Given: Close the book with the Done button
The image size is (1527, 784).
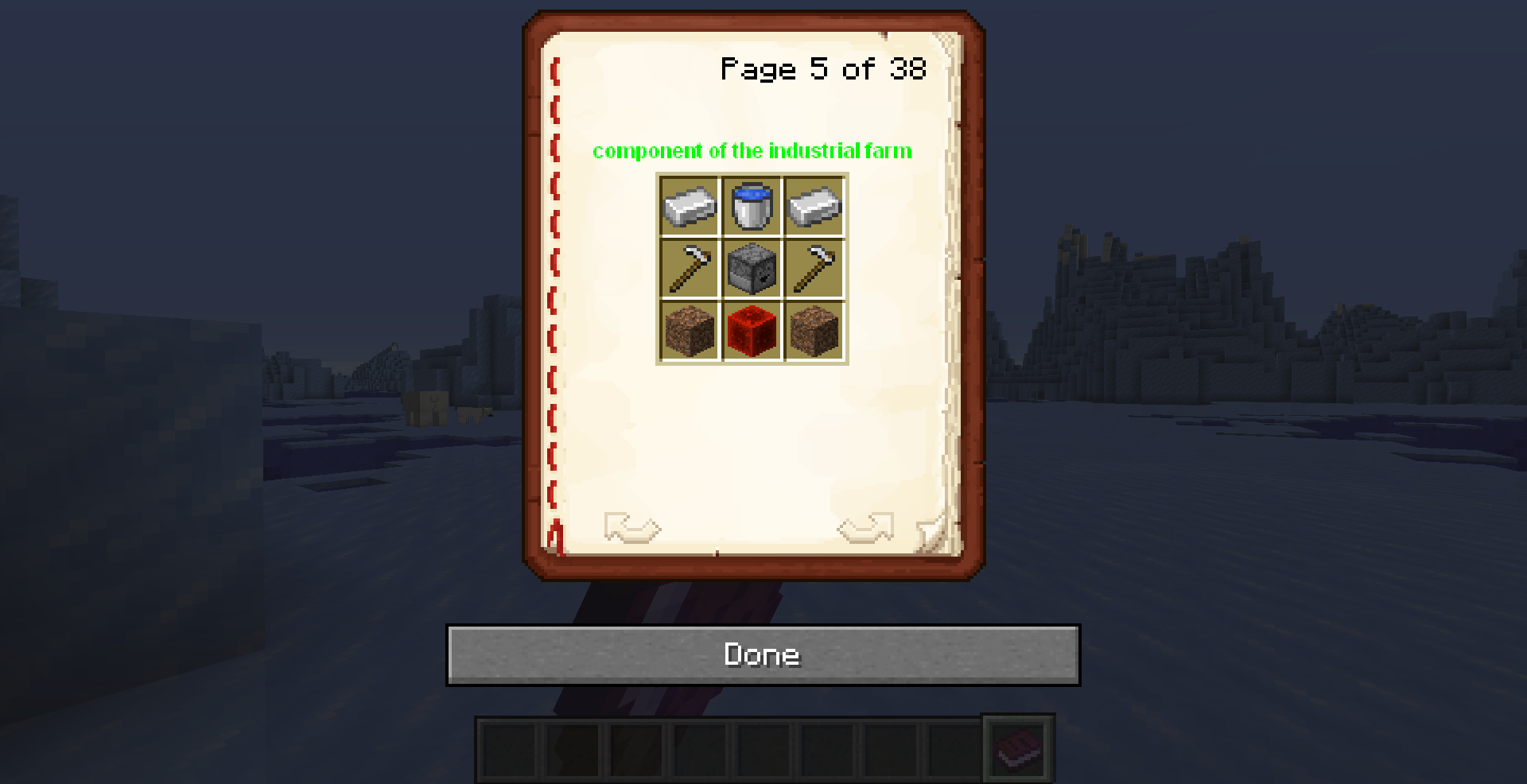Looking at the screenshot, I should coord(763,654).
